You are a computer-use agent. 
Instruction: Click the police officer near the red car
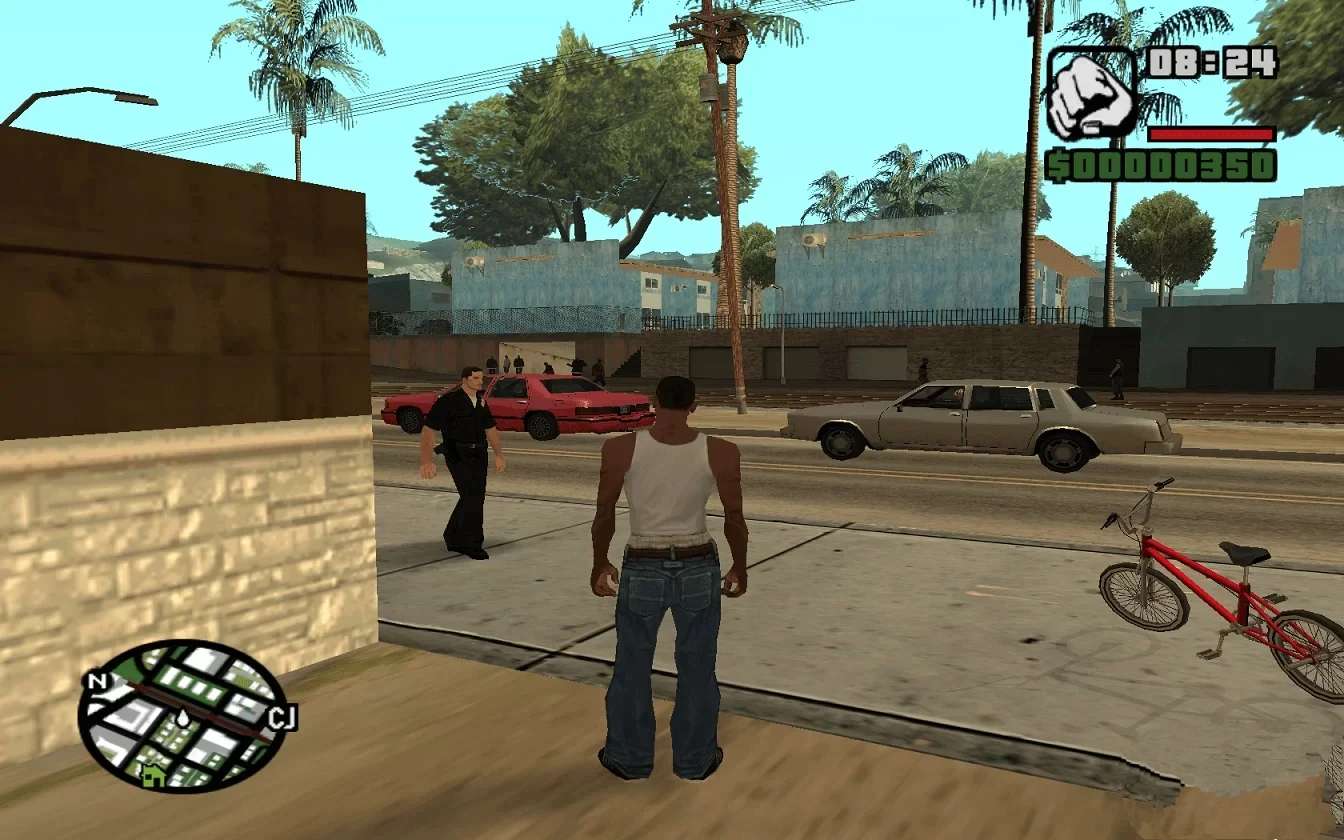pos(466,450)
